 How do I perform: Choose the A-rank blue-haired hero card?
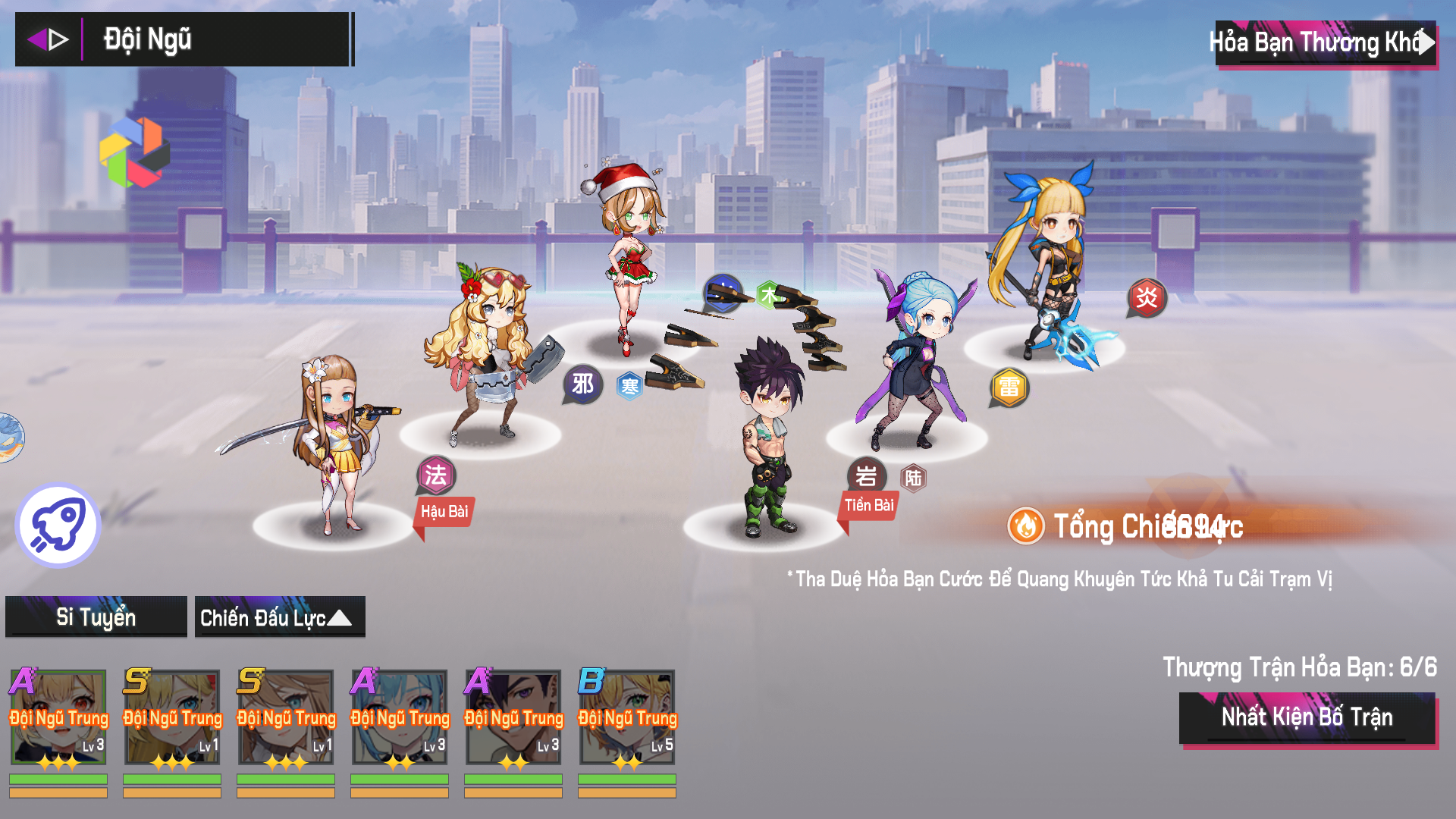tap(400, 717)
